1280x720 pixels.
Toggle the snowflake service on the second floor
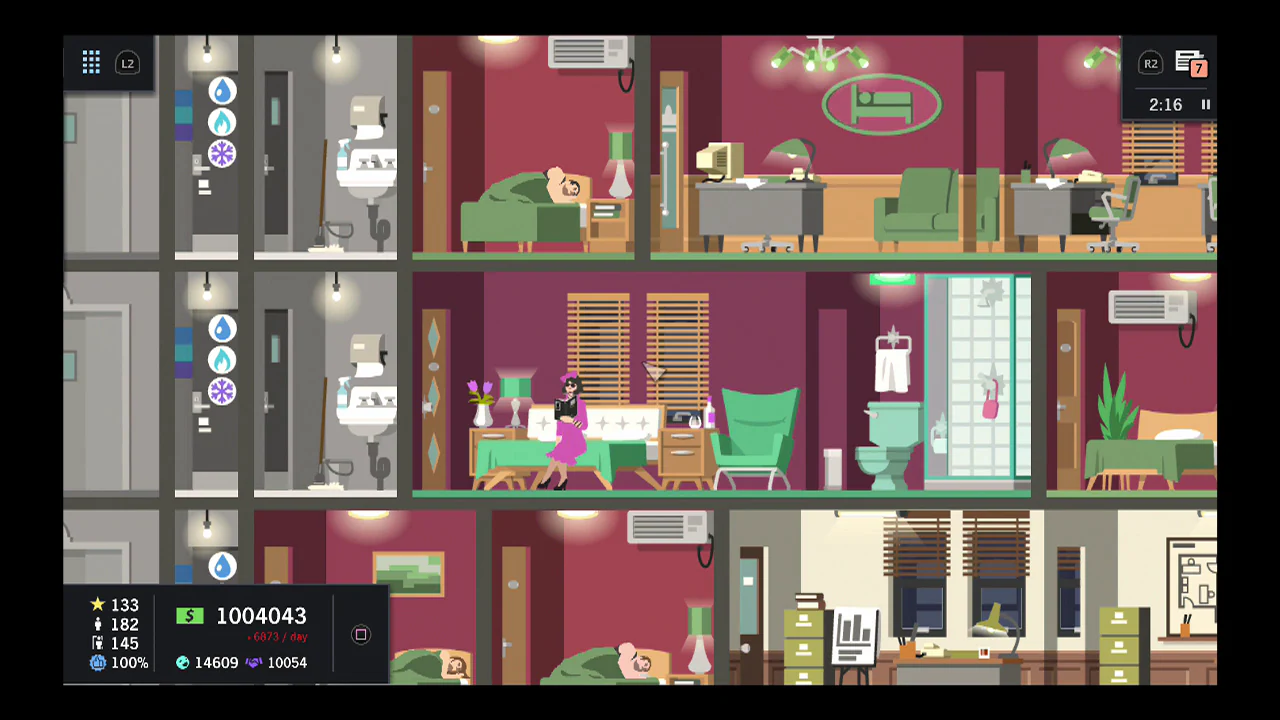click(x=222, y=392)
